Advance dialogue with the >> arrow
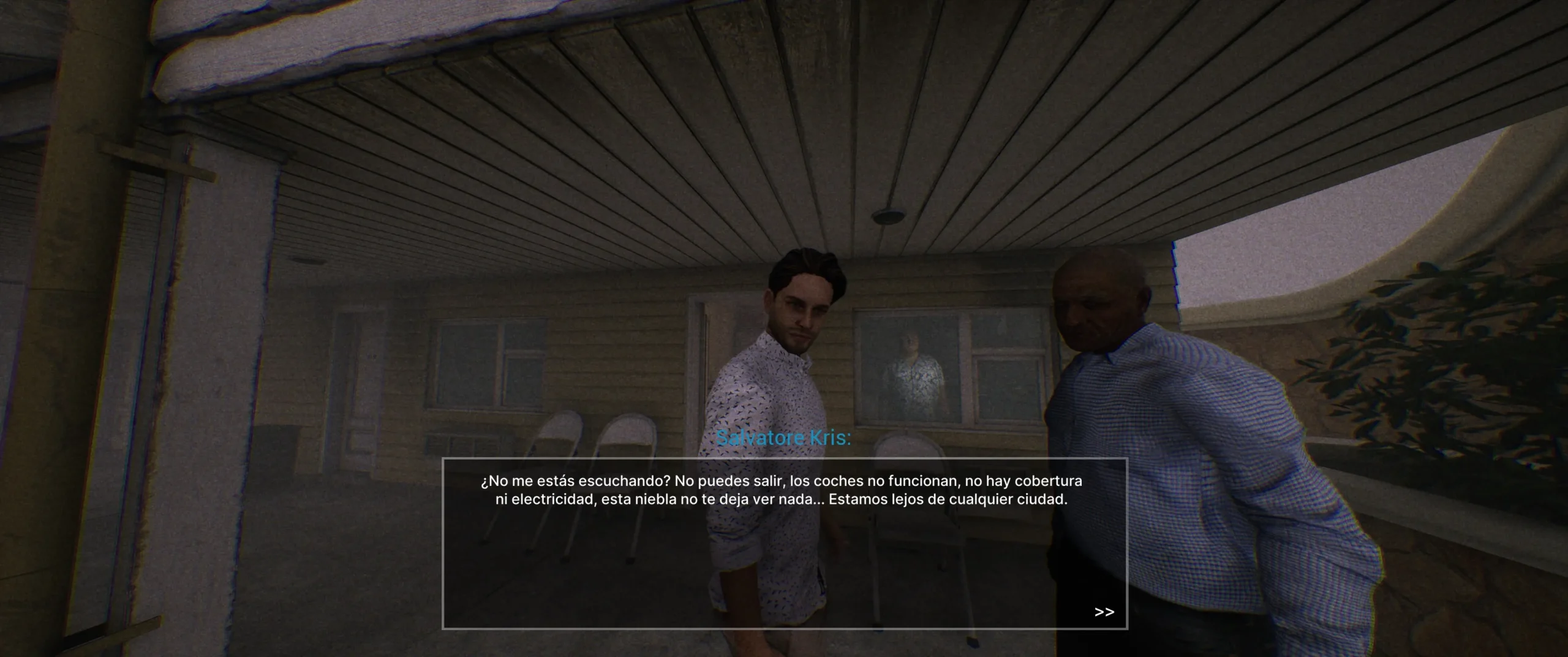 coord(1104,612)
